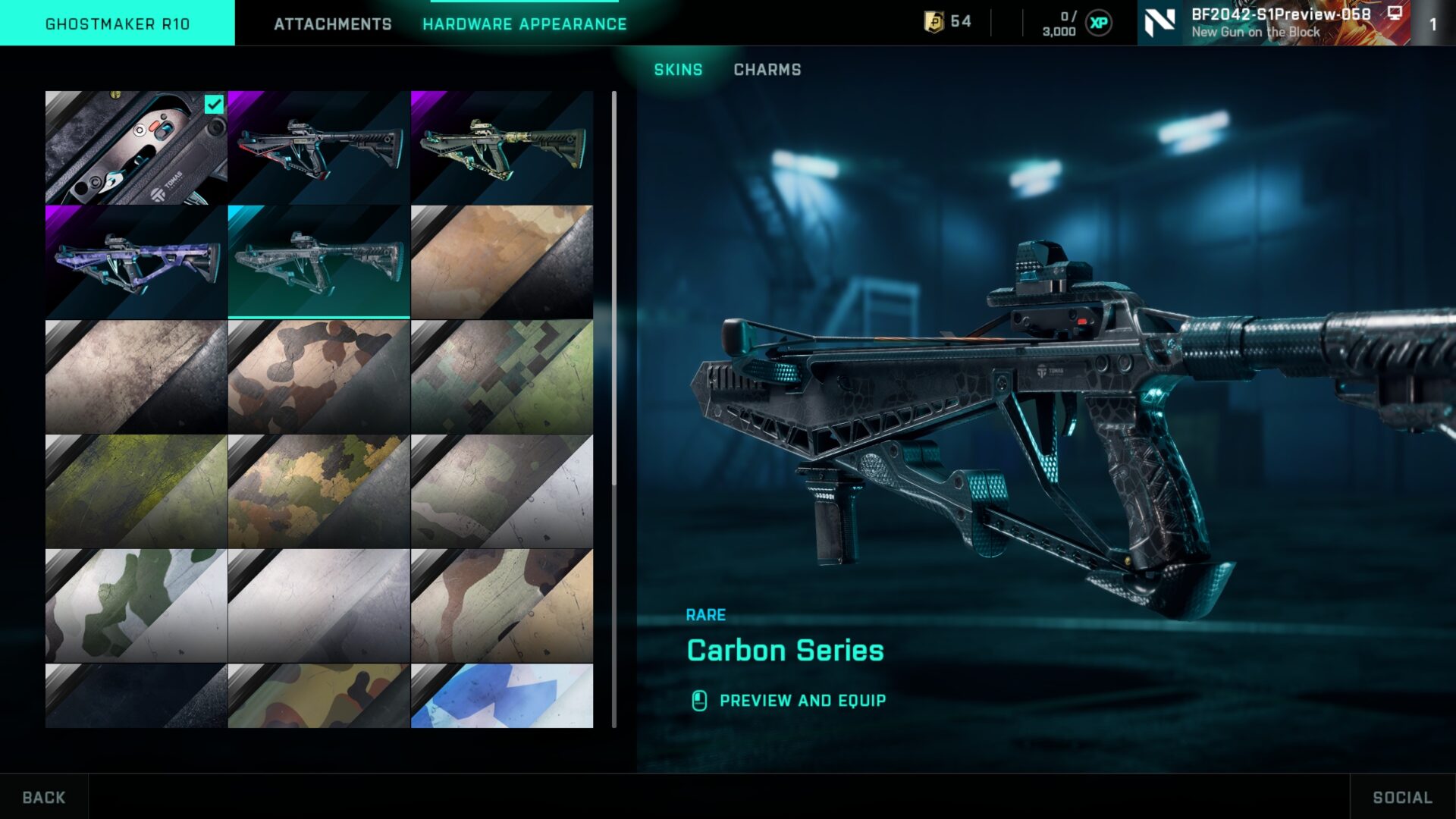Pick the blue and white camo skin
The image size is (1456, 819).
(x=501, y=695)
